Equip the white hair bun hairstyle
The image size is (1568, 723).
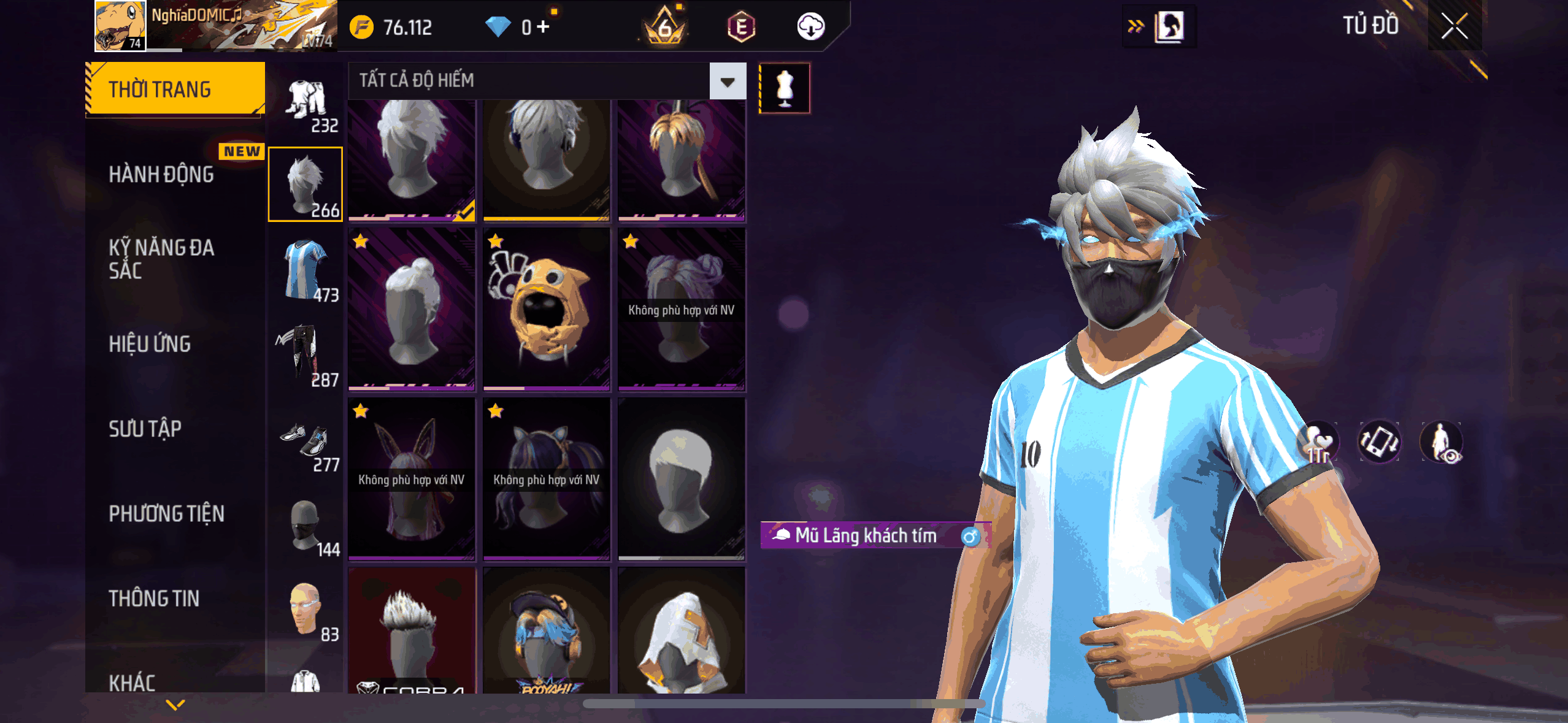412,310
